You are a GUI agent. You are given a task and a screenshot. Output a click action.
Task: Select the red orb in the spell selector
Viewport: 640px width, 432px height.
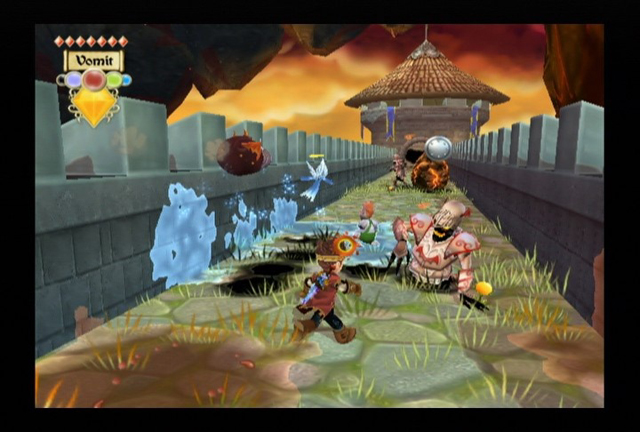pos(94,80)
